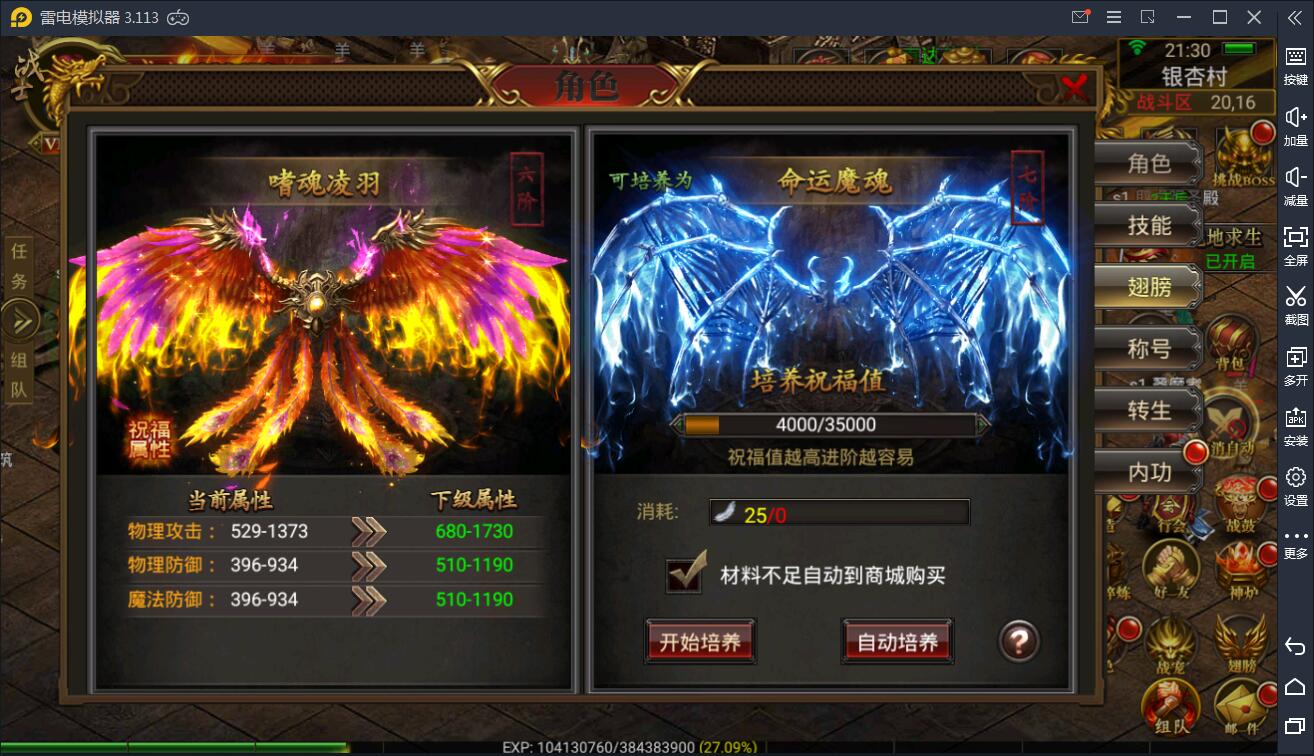The image size is (1314, 756).
Task: Click the 开始培养 start training button
Action: (x=699, y=643)
